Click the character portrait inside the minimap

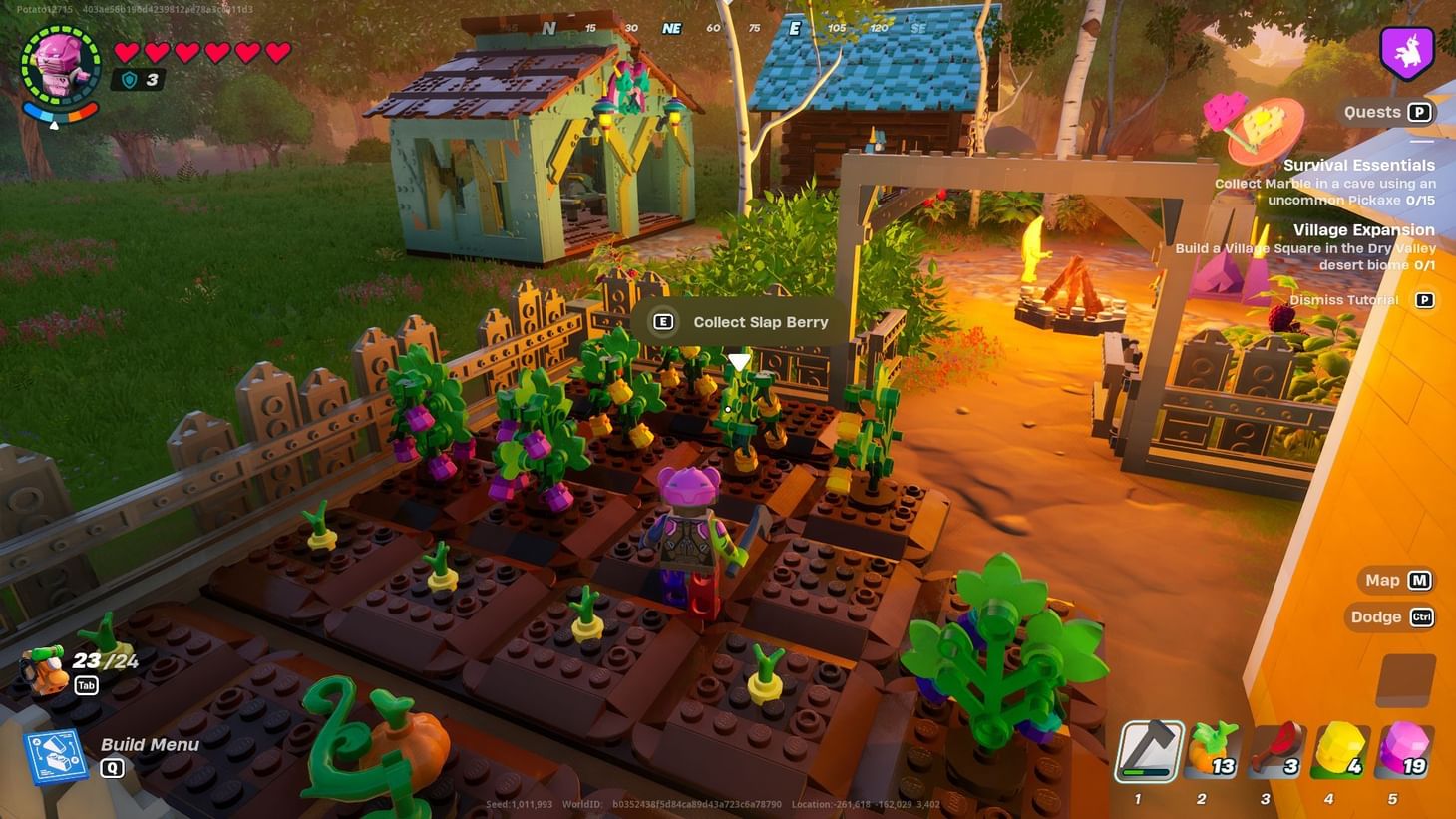pos(62,66)
